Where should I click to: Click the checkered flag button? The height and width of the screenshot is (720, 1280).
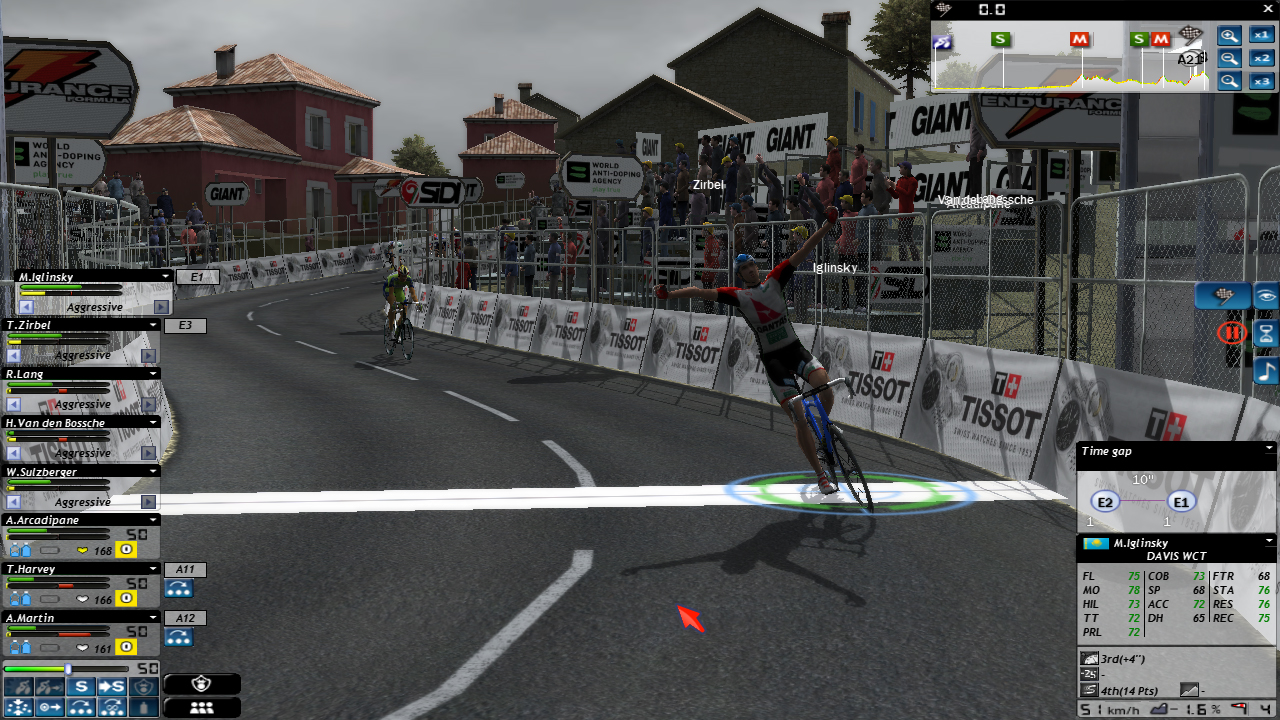(1222, 296)
